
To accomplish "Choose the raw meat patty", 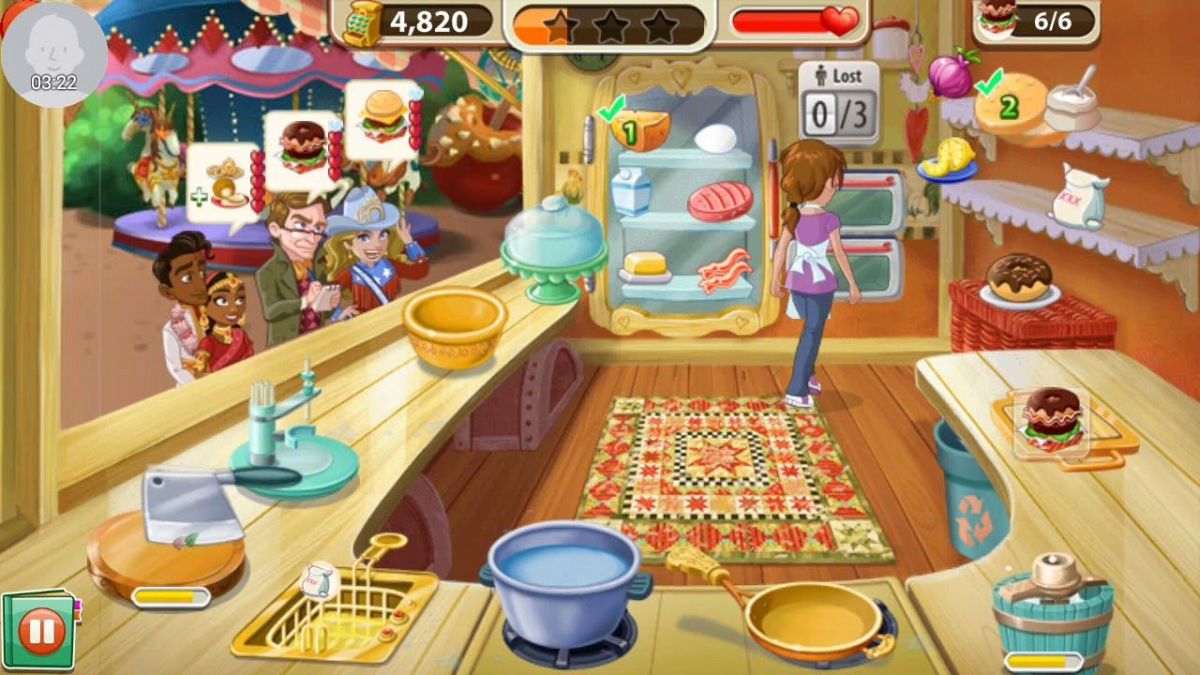I will [x=719, y=201].
